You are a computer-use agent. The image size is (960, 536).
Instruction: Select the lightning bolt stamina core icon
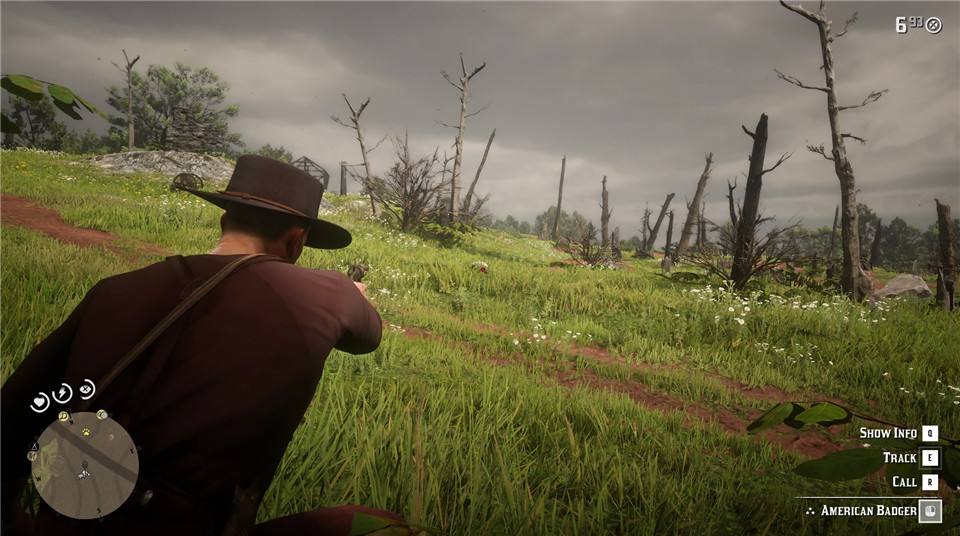point(63,392)
